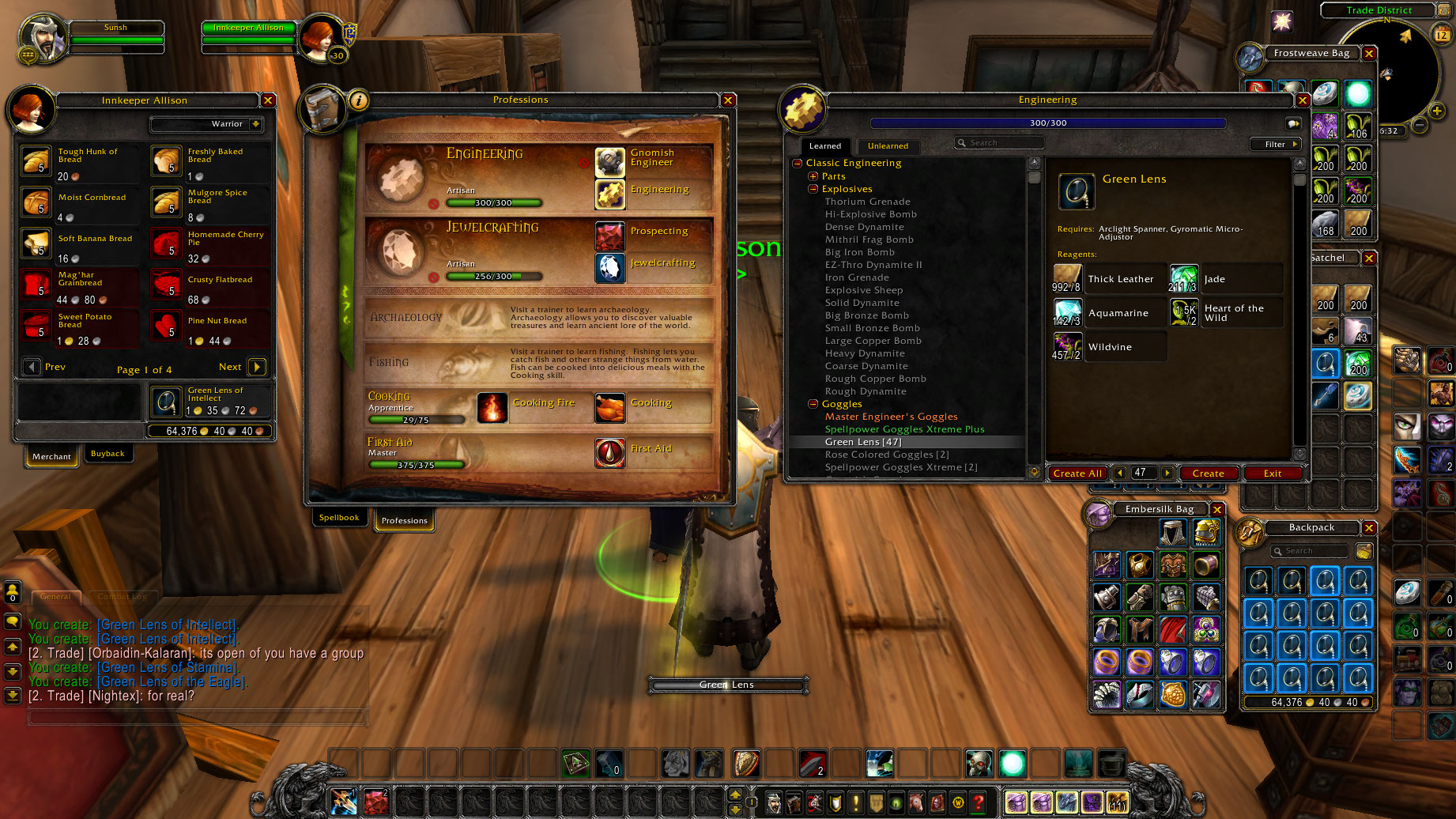Open the Warrior filter dropdown
This screenshot has width=1456, height=819.
(x=255, y=124)
